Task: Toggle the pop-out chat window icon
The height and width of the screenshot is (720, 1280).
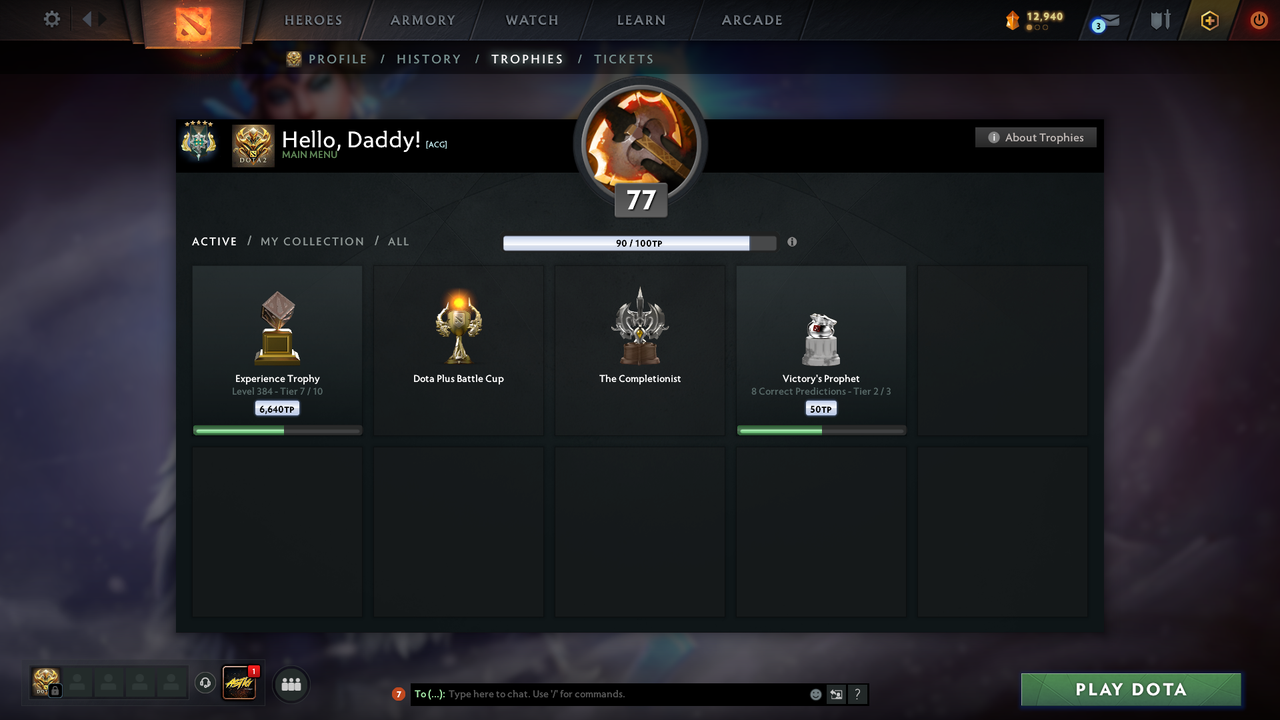Action: tap(836, 693)
